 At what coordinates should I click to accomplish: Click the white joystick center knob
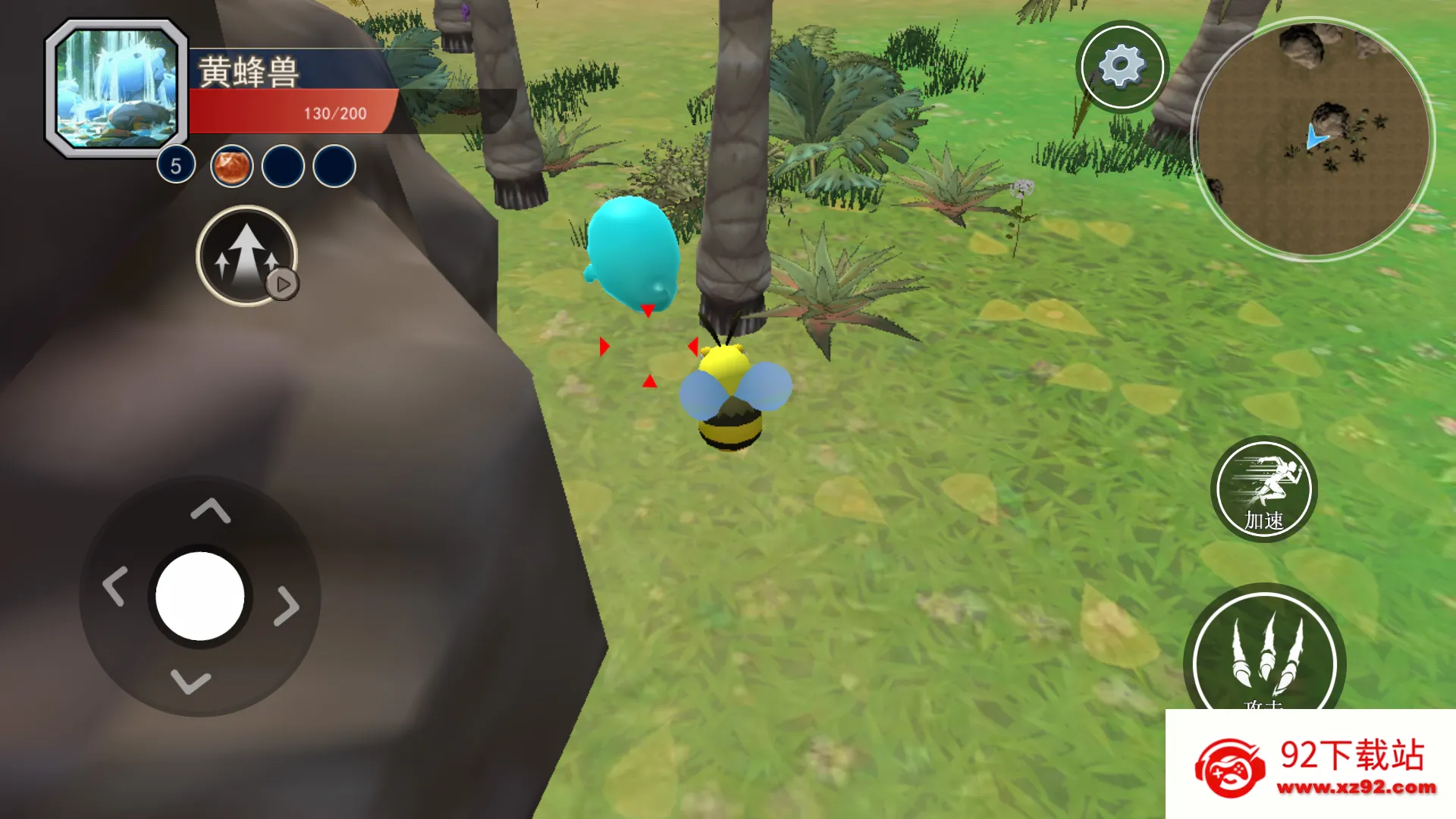[200, 596]
